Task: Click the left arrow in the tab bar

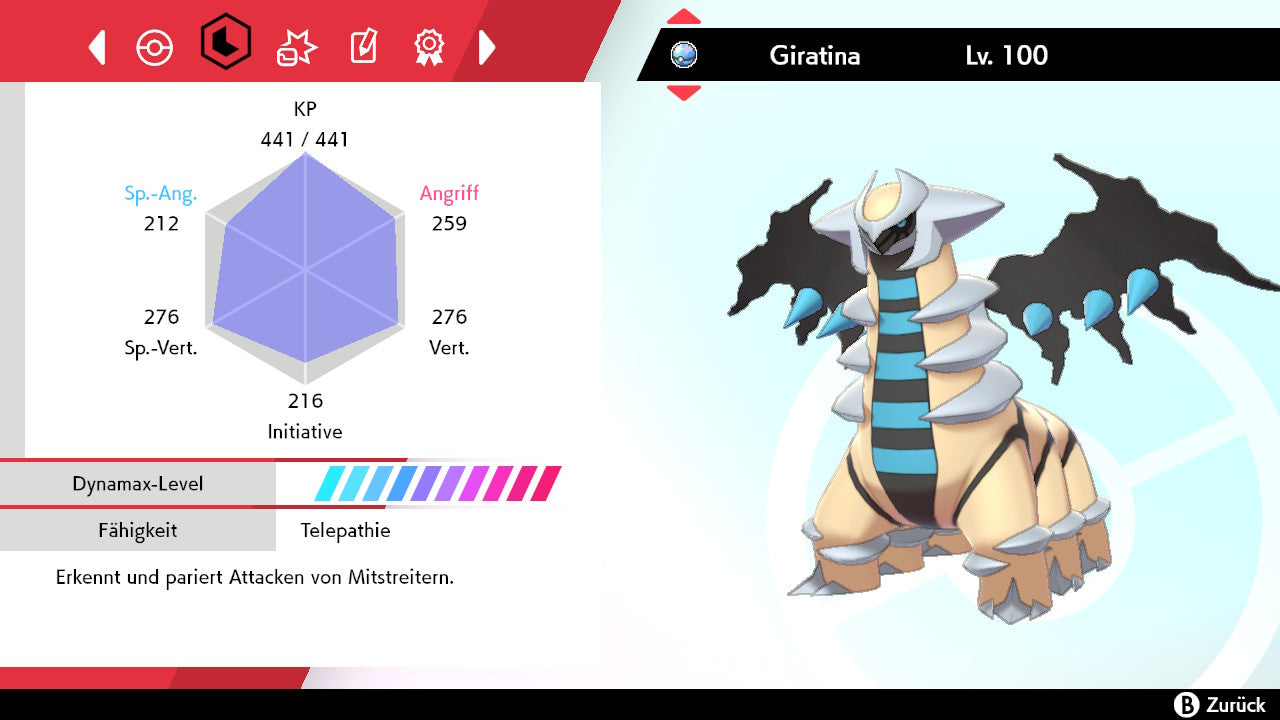Action: pos(97,47)
